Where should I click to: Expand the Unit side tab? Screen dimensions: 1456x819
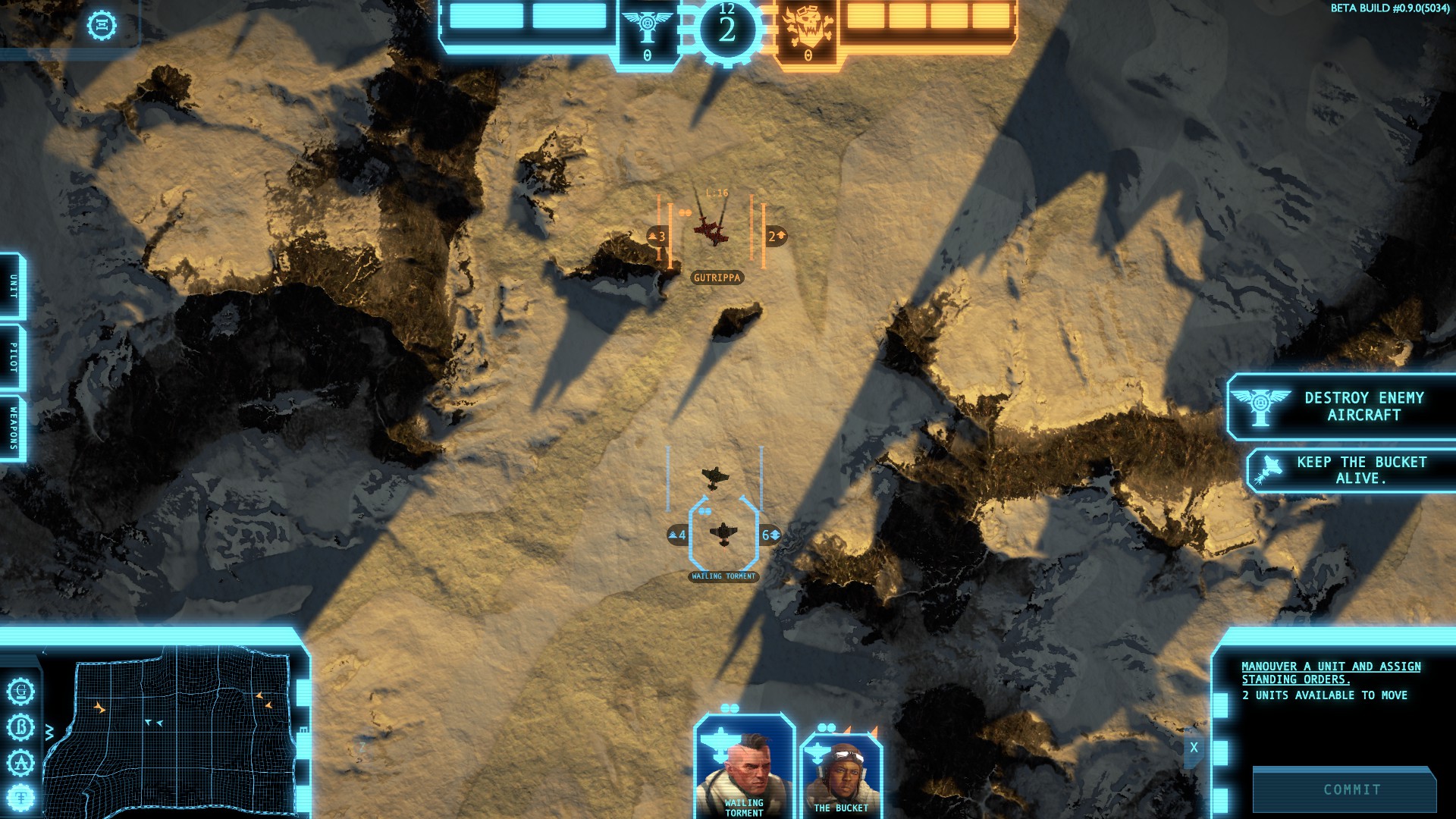tap(13, 286)
